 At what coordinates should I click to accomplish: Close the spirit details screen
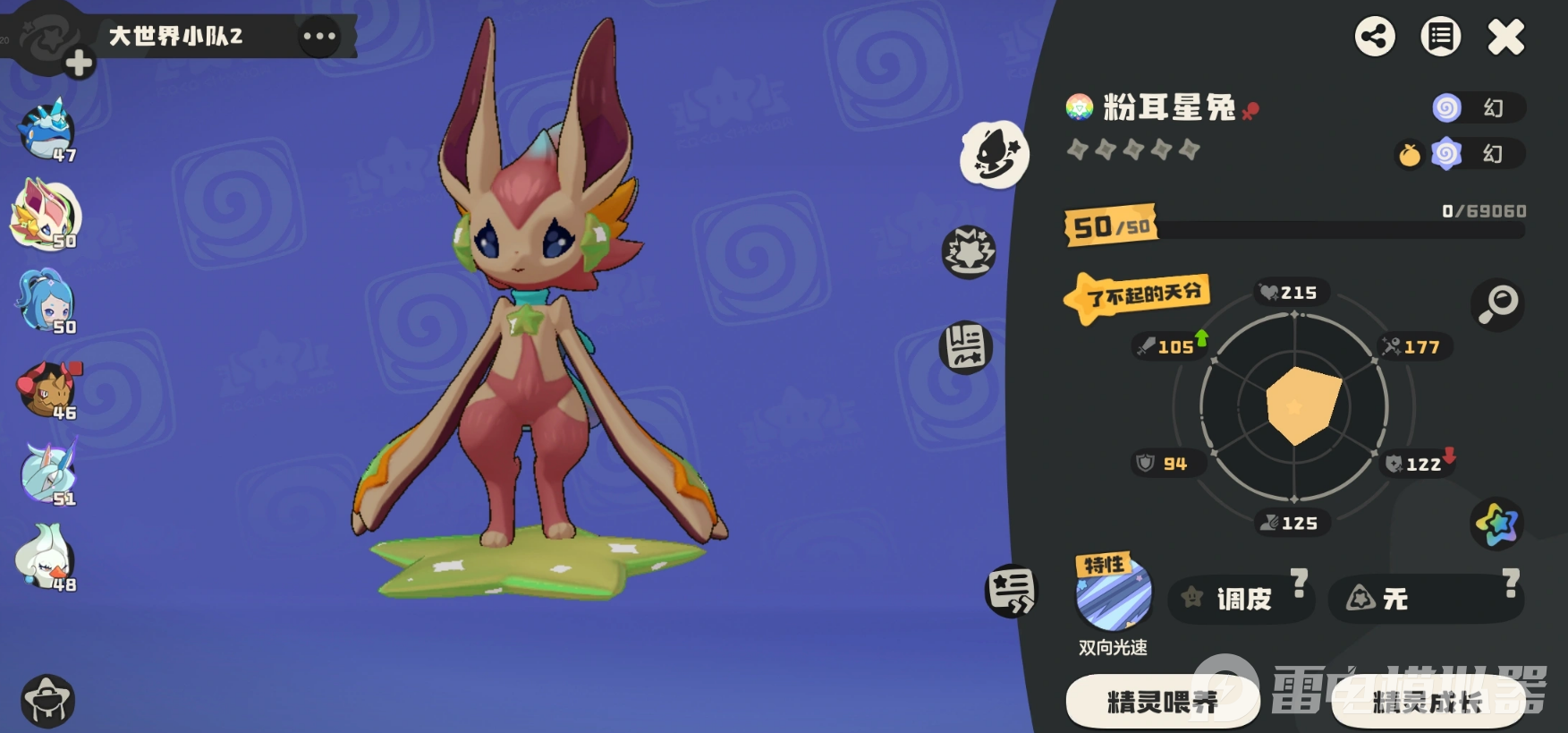(1505, 38)
